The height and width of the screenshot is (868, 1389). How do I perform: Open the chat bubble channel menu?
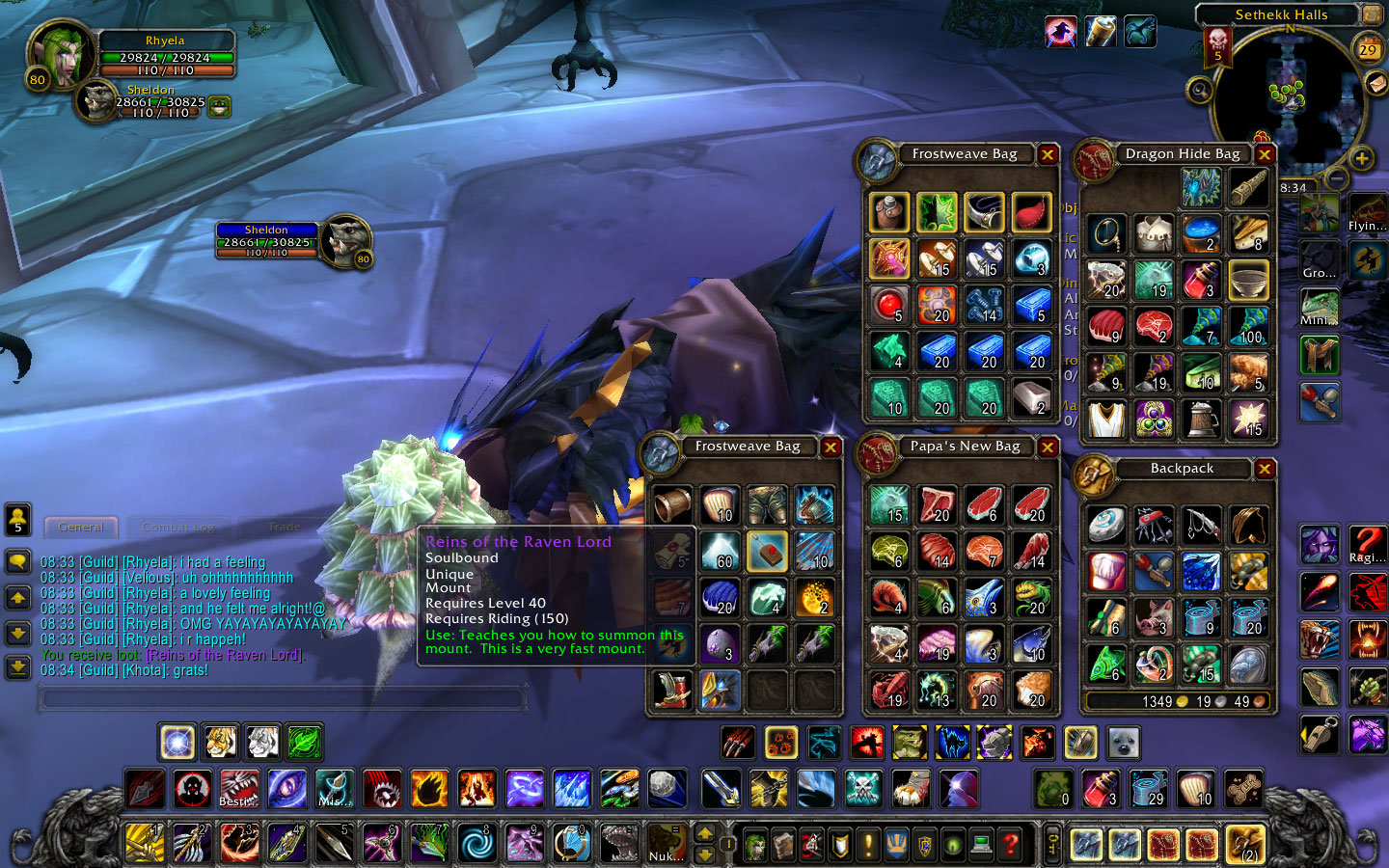point(18,560)
